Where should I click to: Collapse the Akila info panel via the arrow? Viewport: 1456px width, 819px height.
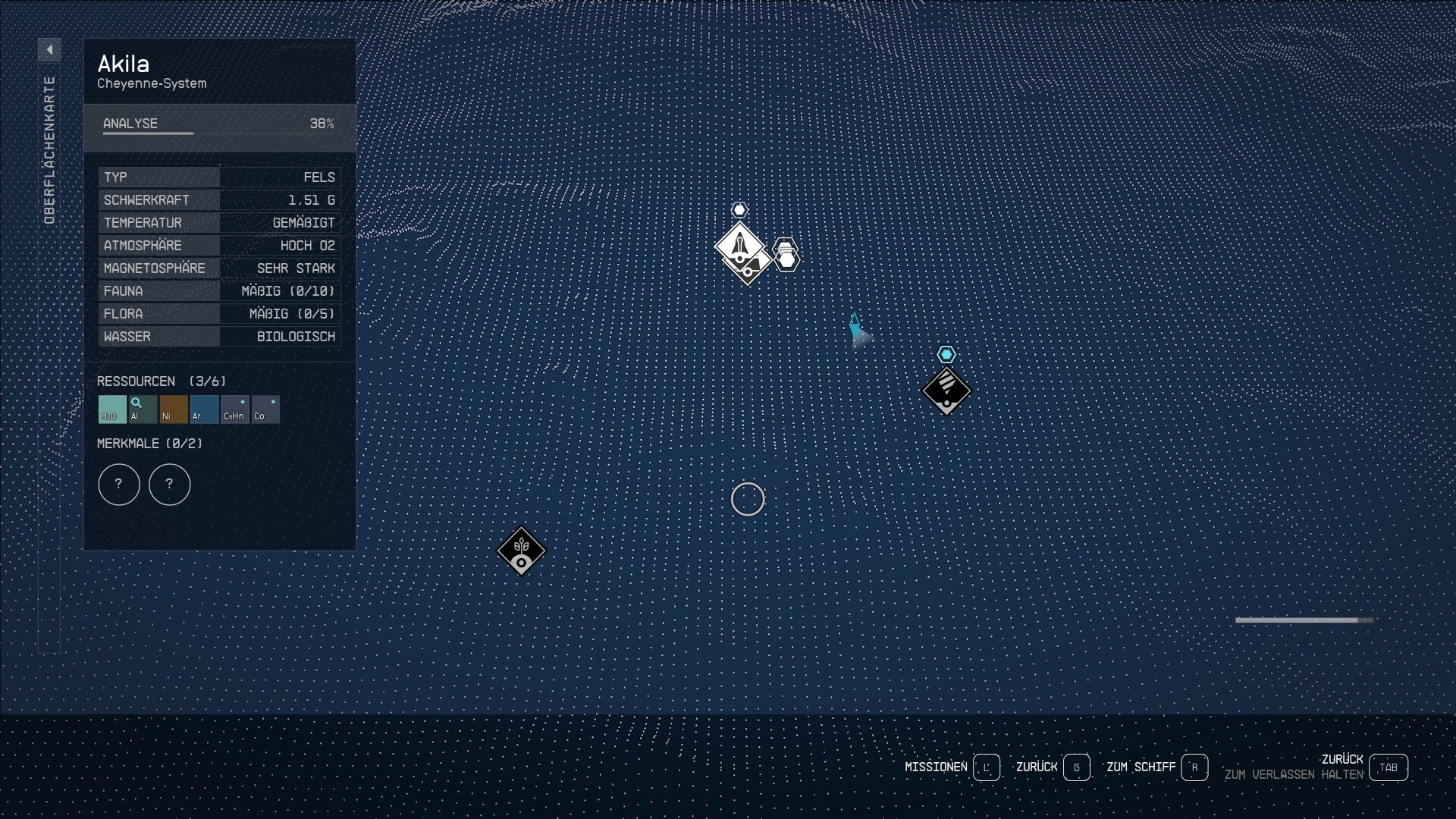pyautogui.click(x=50, y=49)
